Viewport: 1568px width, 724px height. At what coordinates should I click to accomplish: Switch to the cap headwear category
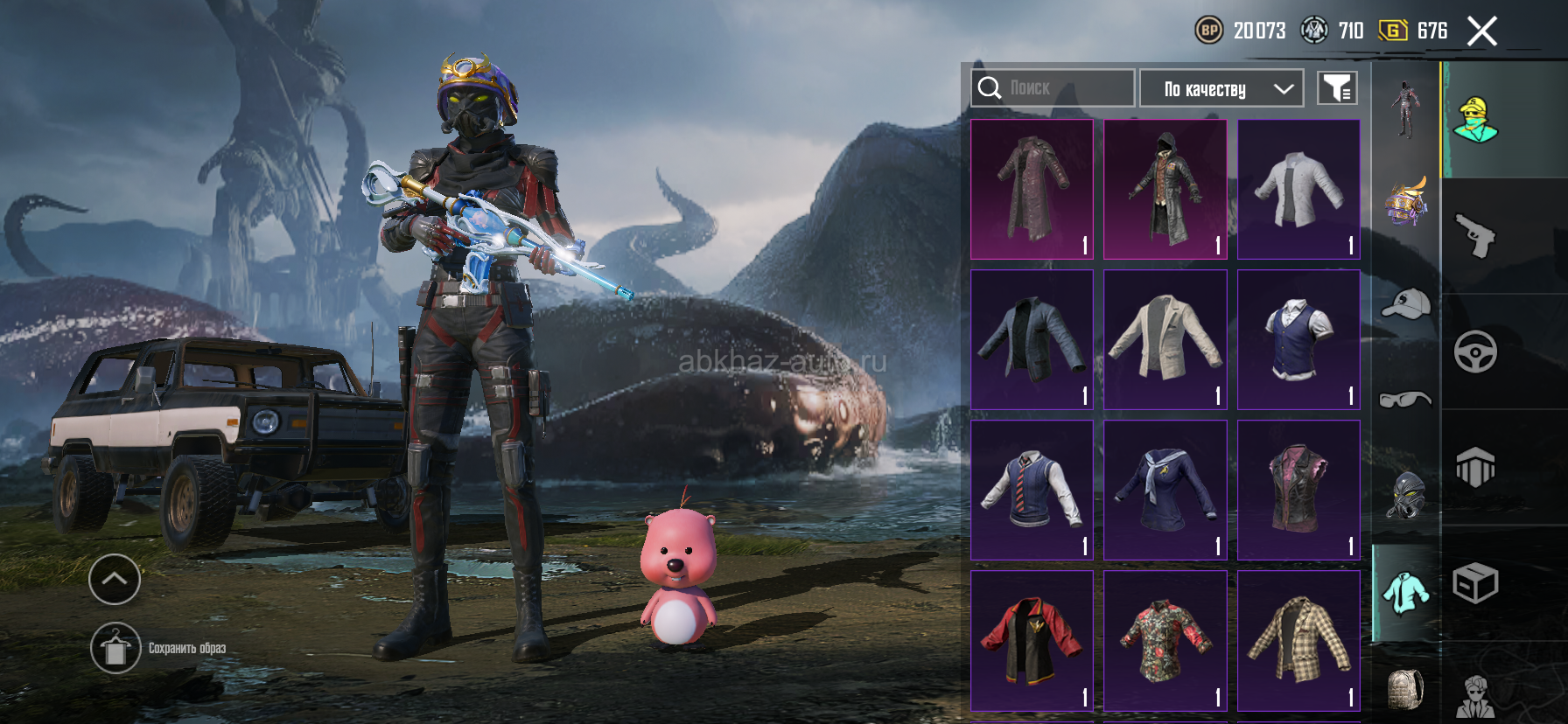pos(1405,303)
